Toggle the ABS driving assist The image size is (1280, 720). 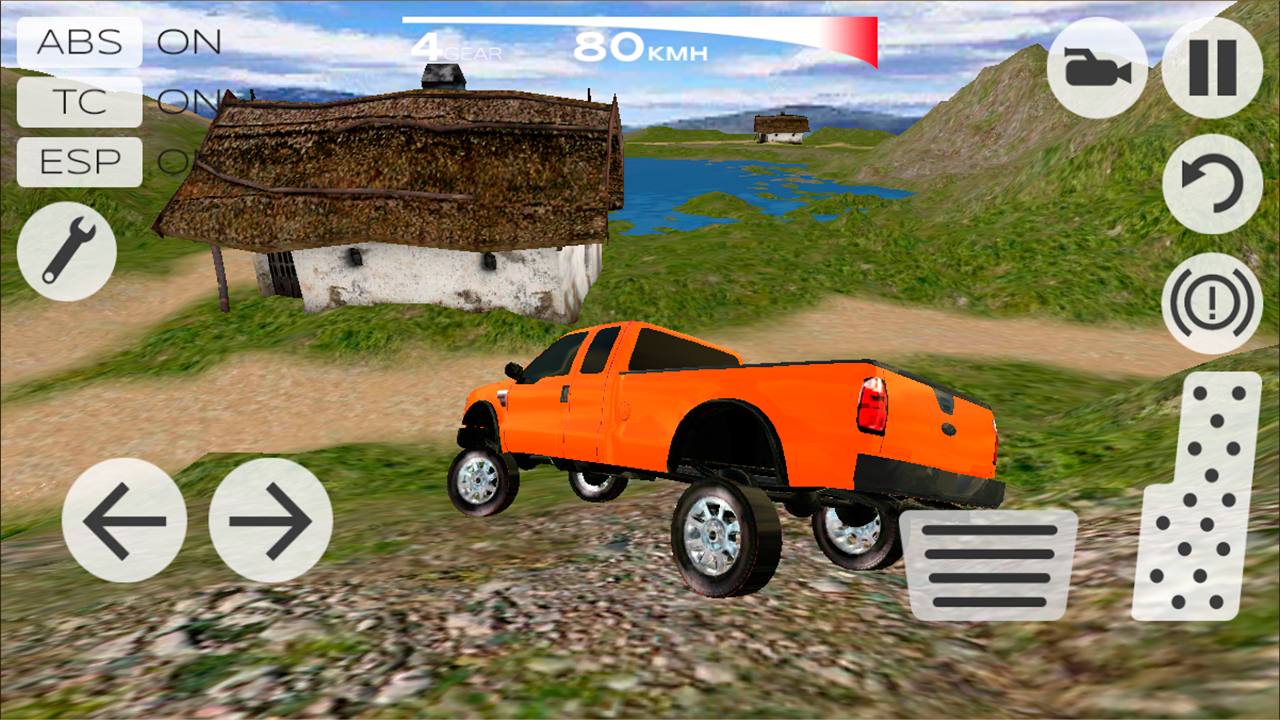(80, 42)
